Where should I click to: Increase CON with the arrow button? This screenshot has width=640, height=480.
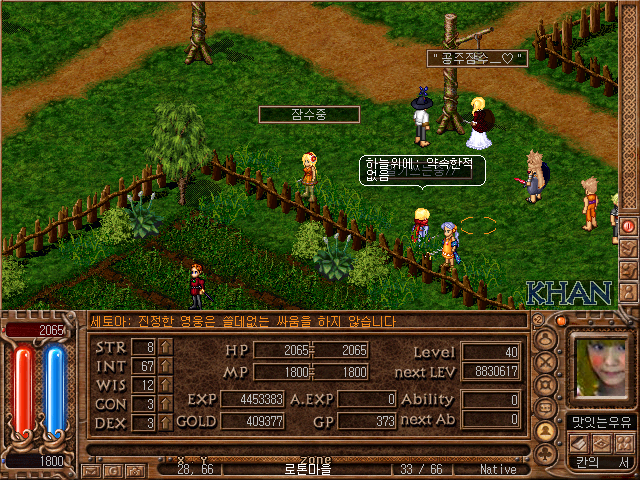165,404
